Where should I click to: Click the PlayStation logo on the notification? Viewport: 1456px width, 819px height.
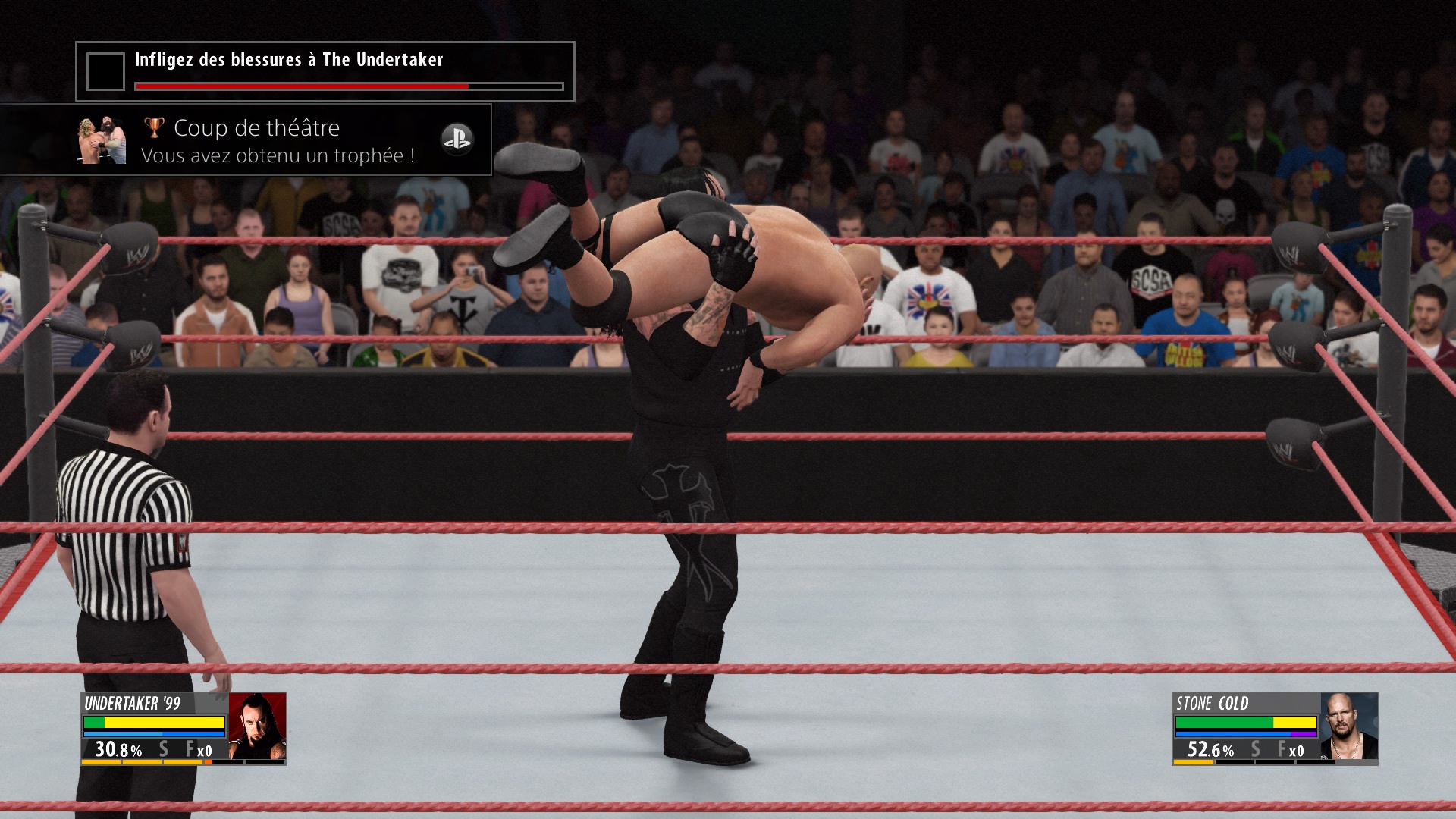457,140
